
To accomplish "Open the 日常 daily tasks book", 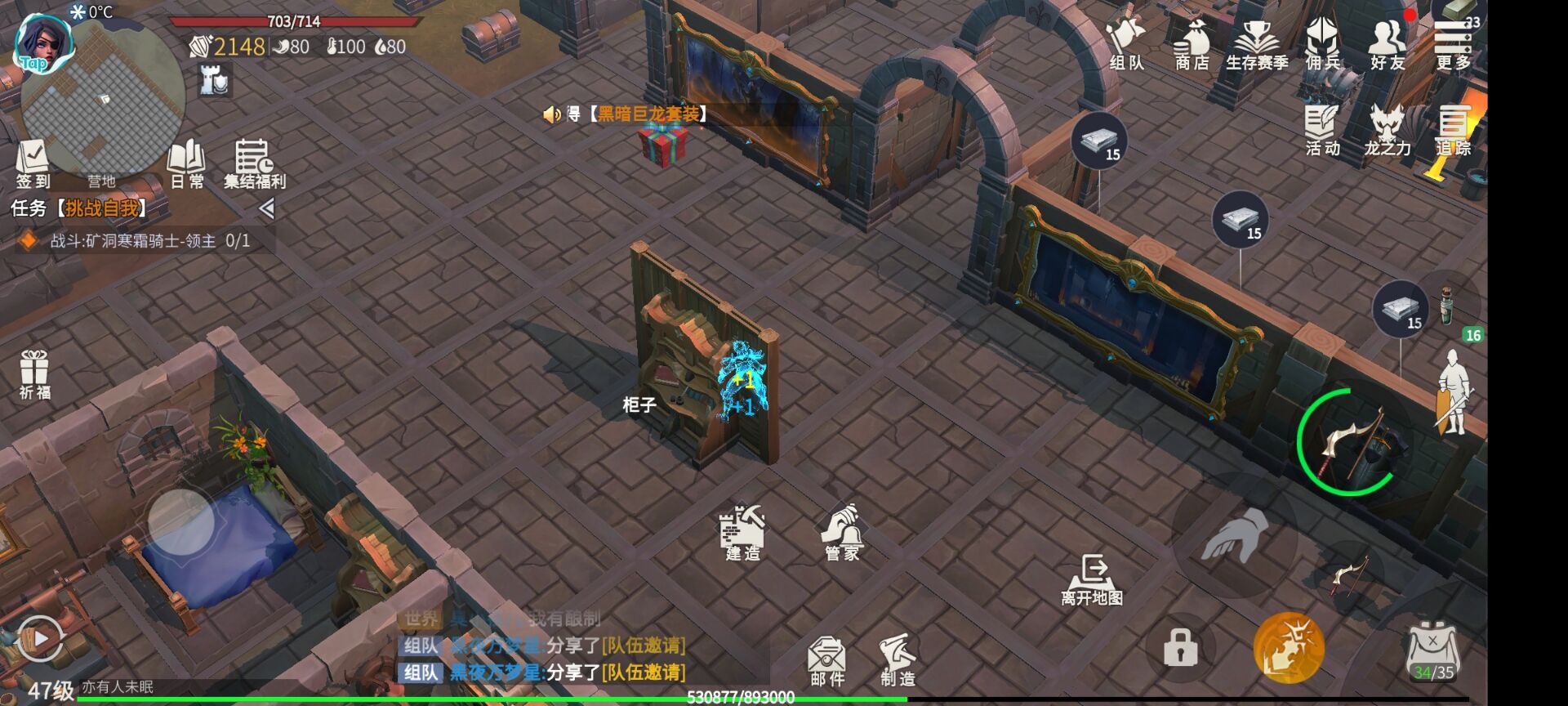I will pyautogui.click(x=186, y=163).
